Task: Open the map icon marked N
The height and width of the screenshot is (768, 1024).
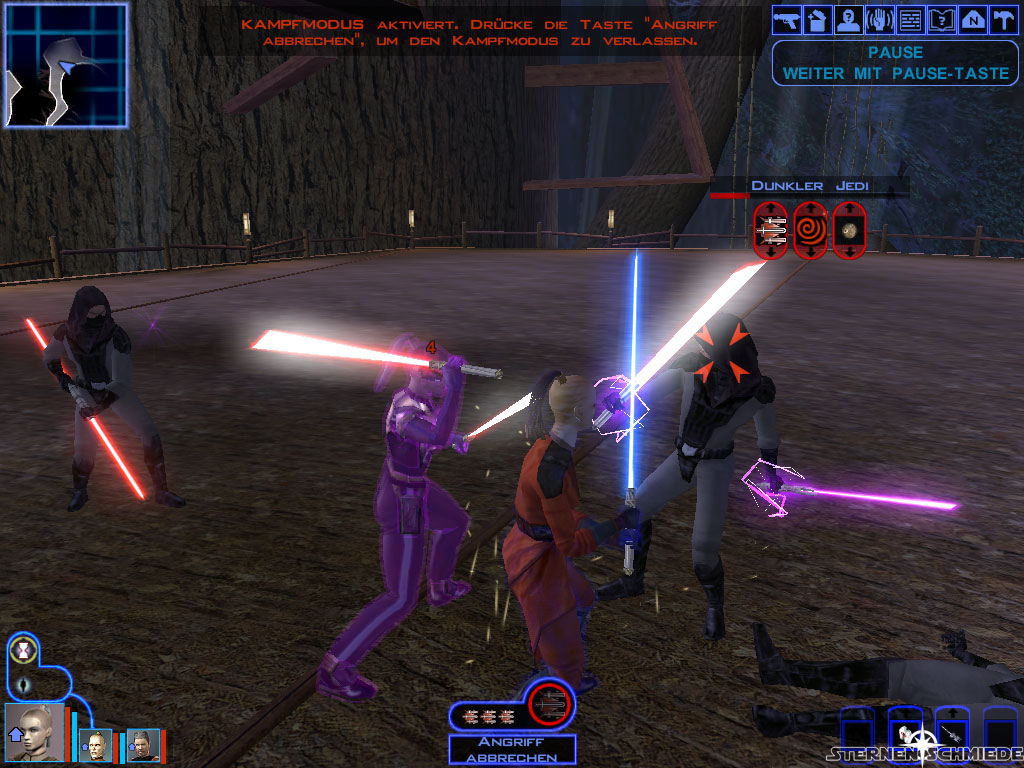Action: click(x=972, y=19)
